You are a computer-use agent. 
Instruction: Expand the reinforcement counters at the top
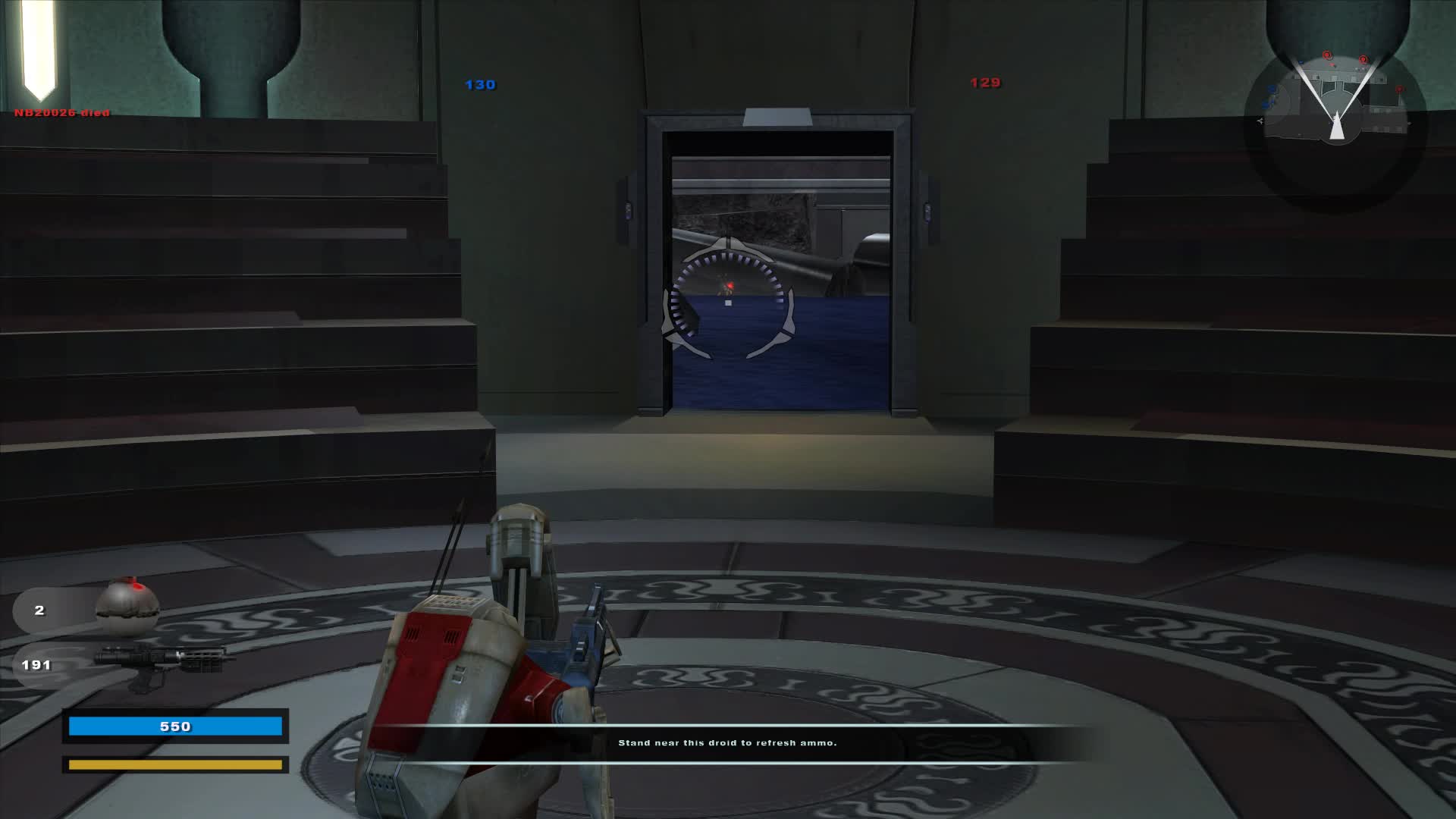[732, 84]
